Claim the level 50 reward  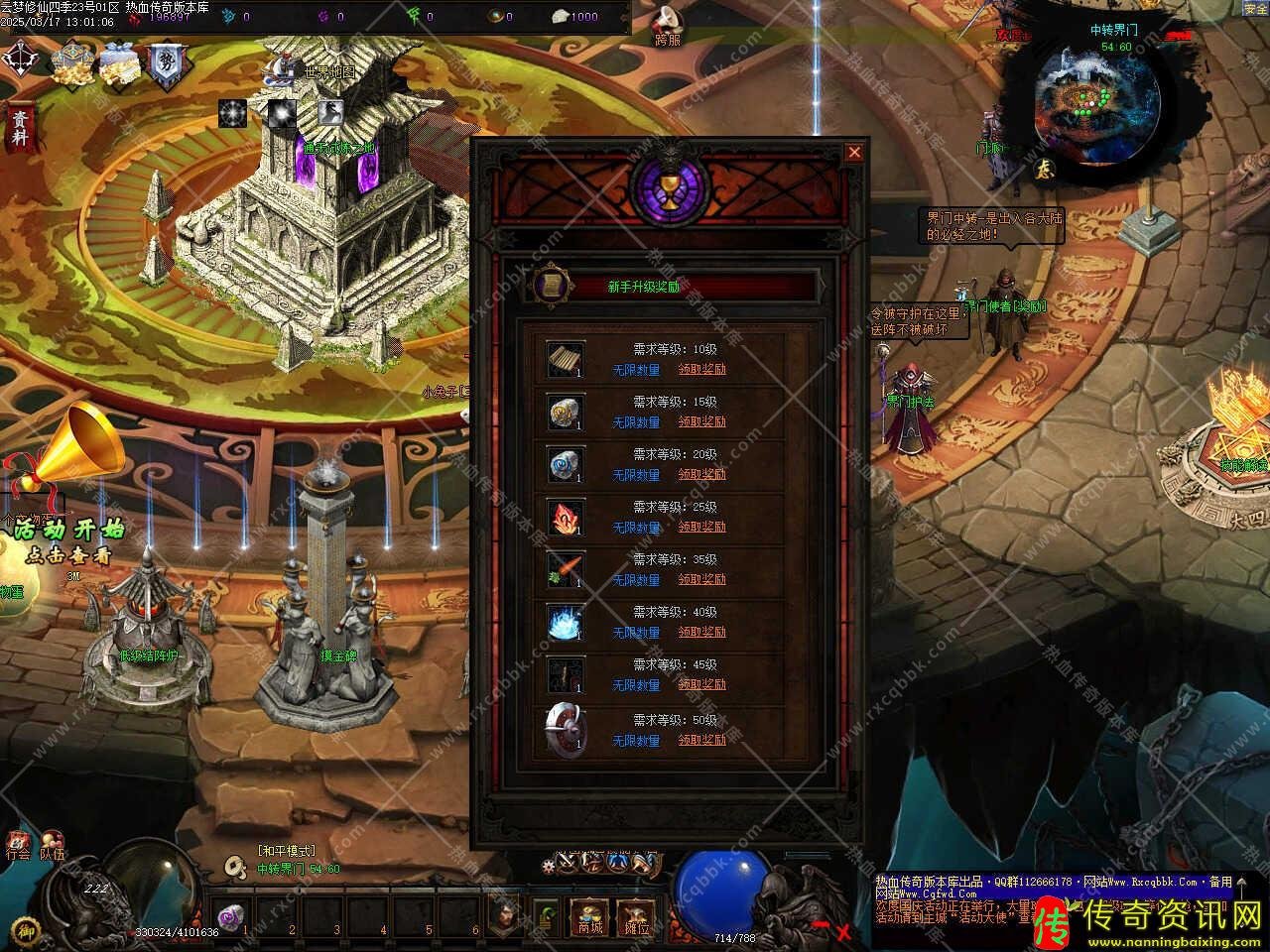pyautogui.click(x=701, y=740)
